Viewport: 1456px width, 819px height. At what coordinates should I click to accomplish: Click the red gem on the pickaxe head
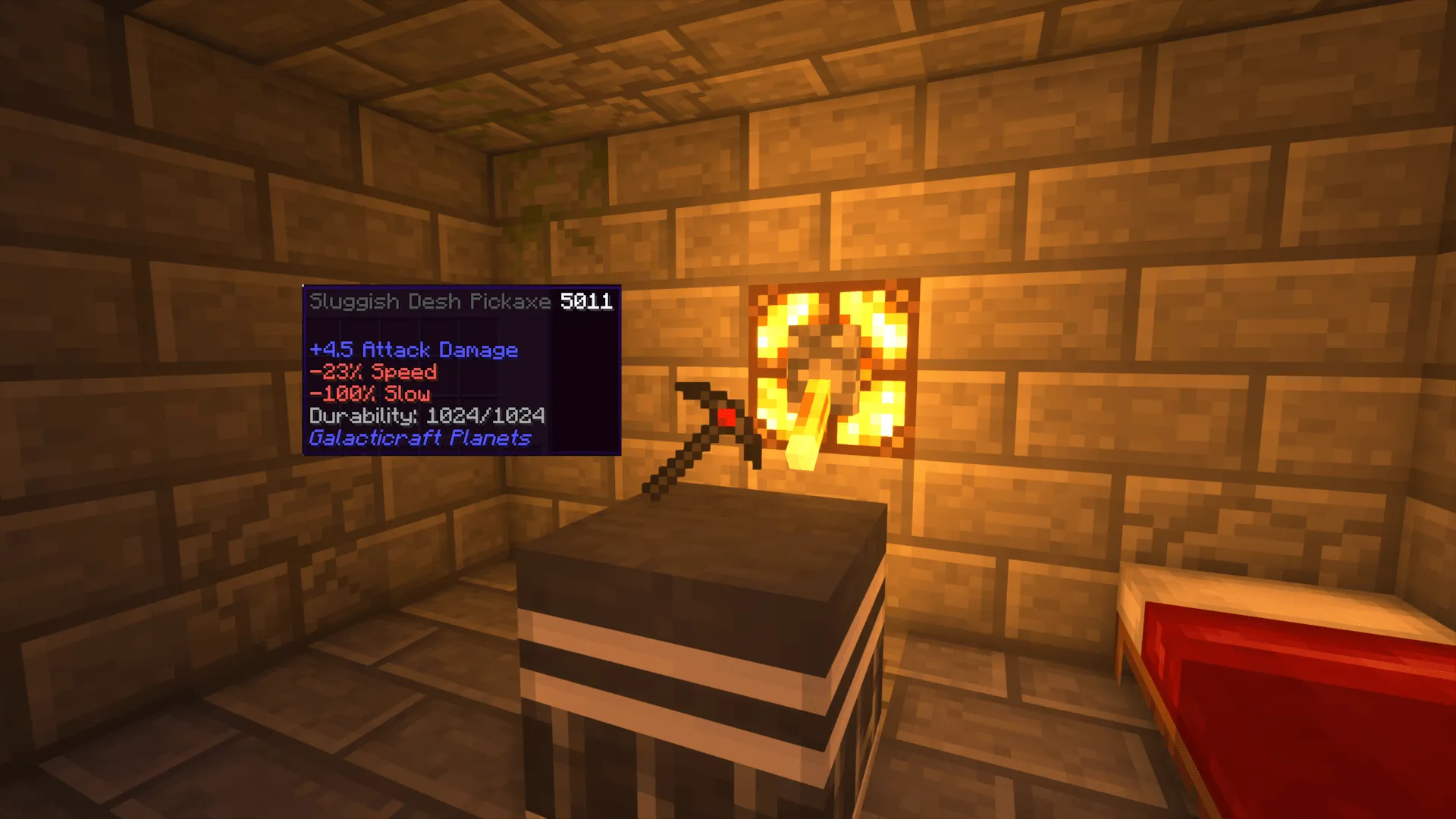click(x=726, y=416)
